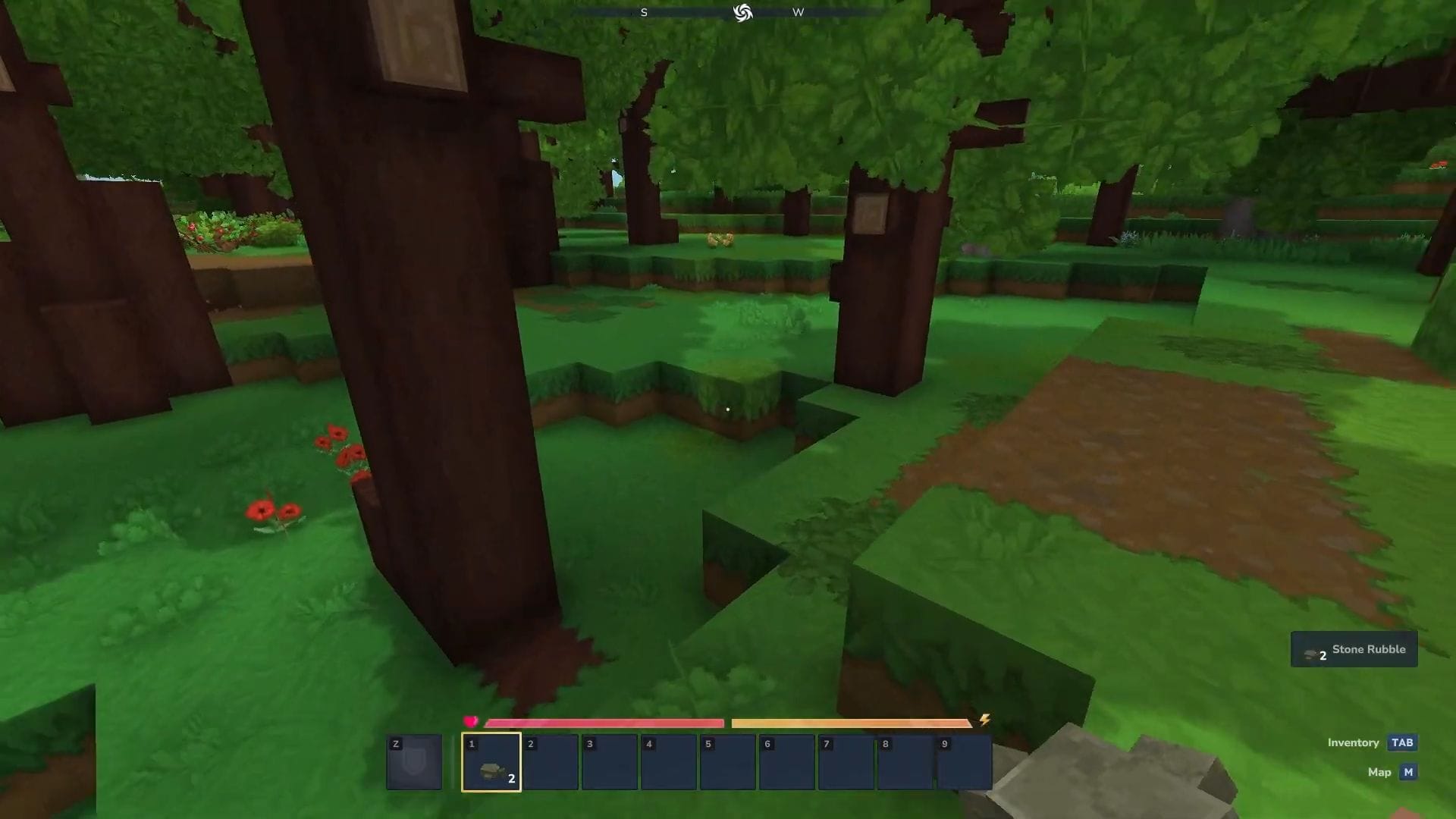Click the shield icon in the Z slot
The width and height of the screenshot is (1456, 819).
414,761
